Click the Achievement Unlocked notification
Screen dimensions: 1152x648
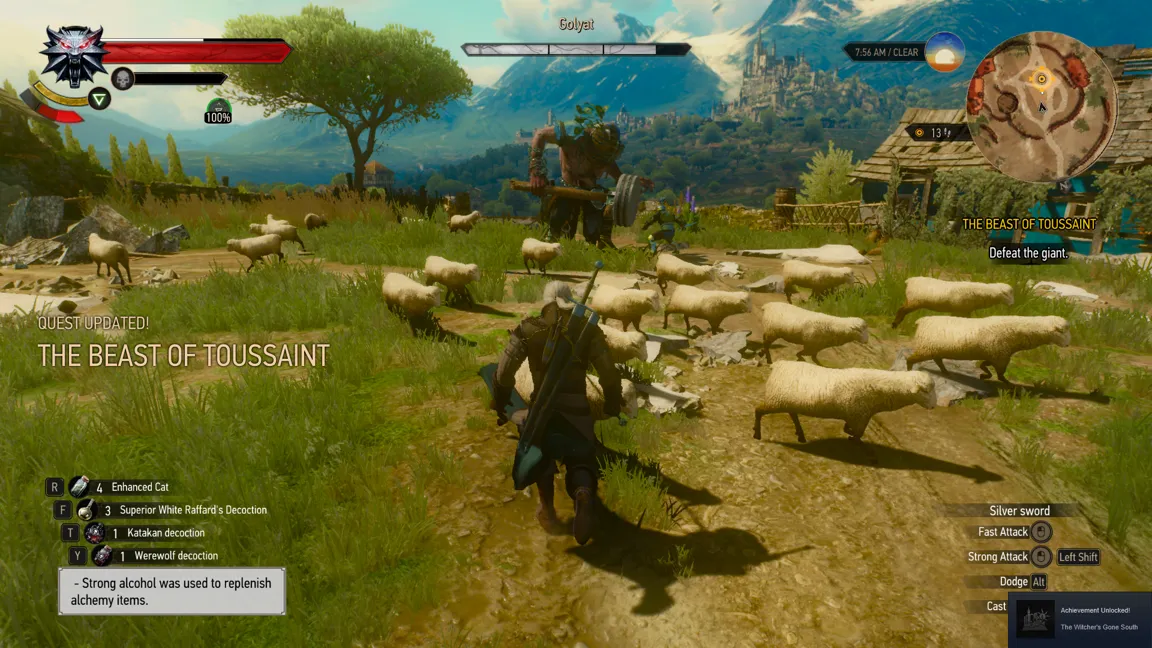tap(1080, 619)
